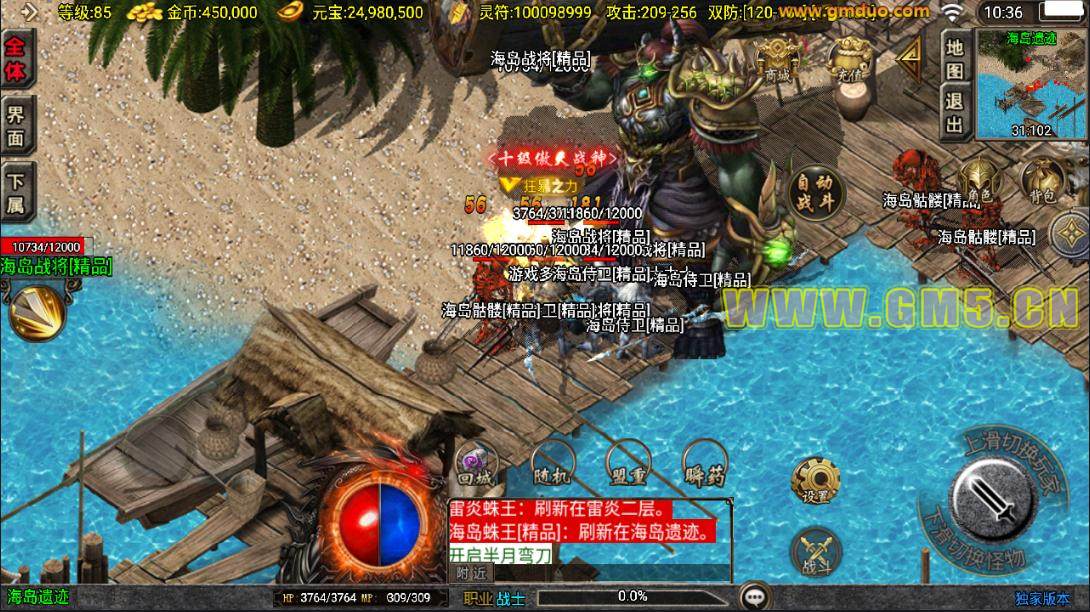Switch to the 全体 tab
The image size is (1090, 612).
17,59
